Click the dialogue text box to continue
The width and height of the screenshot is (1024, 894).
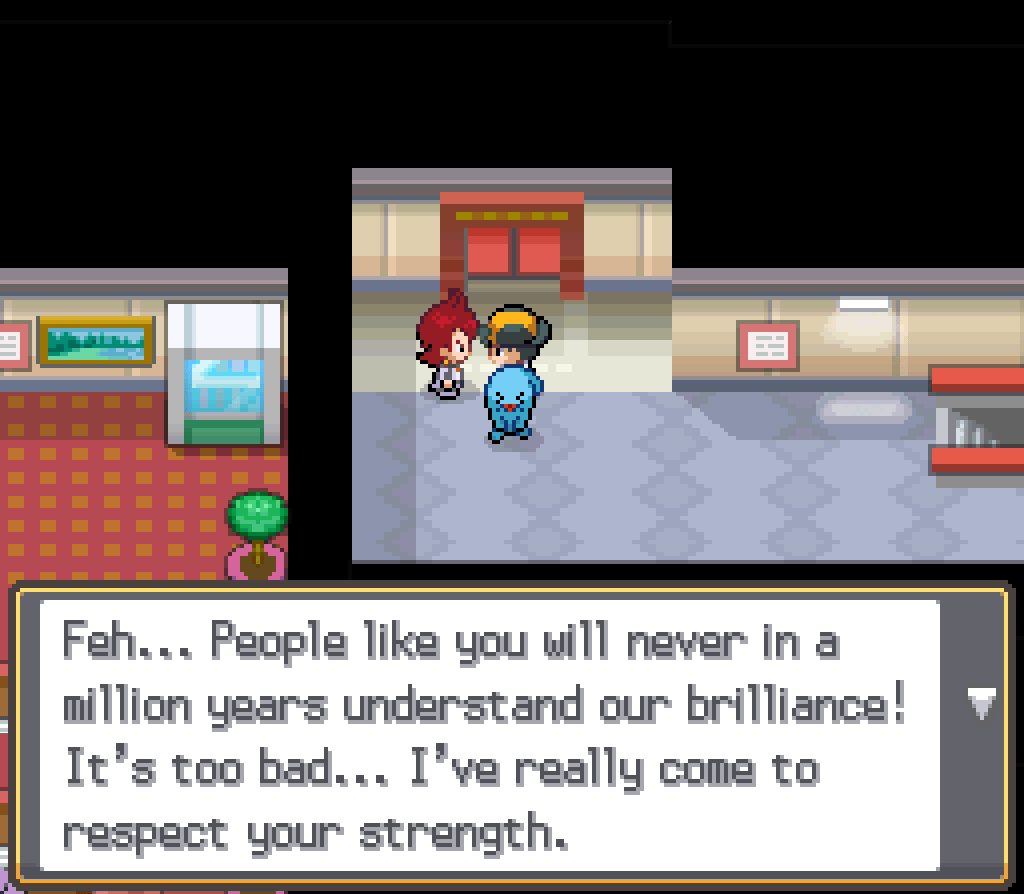click(x=490, y=736)
